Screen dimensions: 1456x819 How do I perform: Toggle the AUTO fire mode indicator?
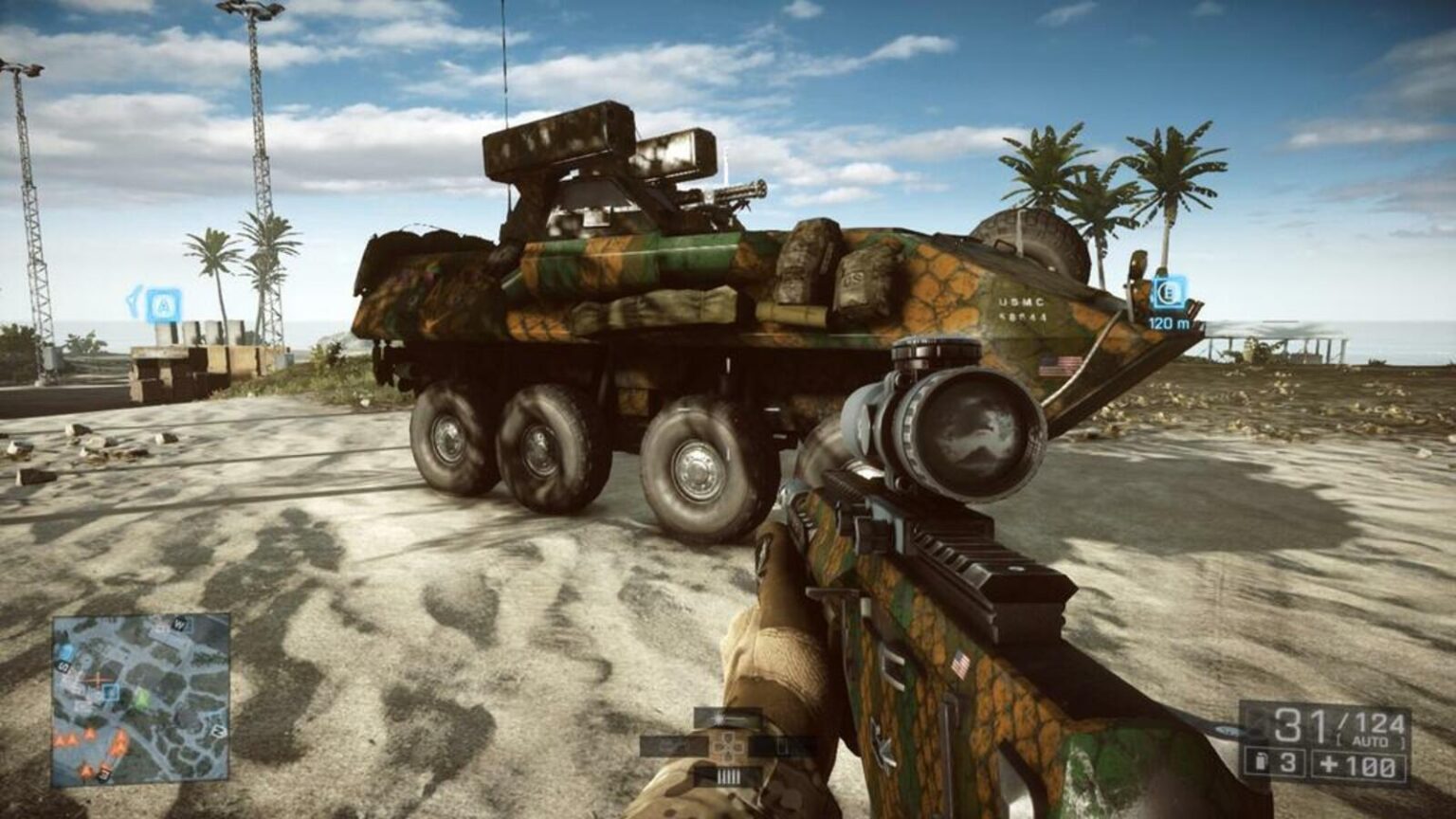pos(1368,741)
